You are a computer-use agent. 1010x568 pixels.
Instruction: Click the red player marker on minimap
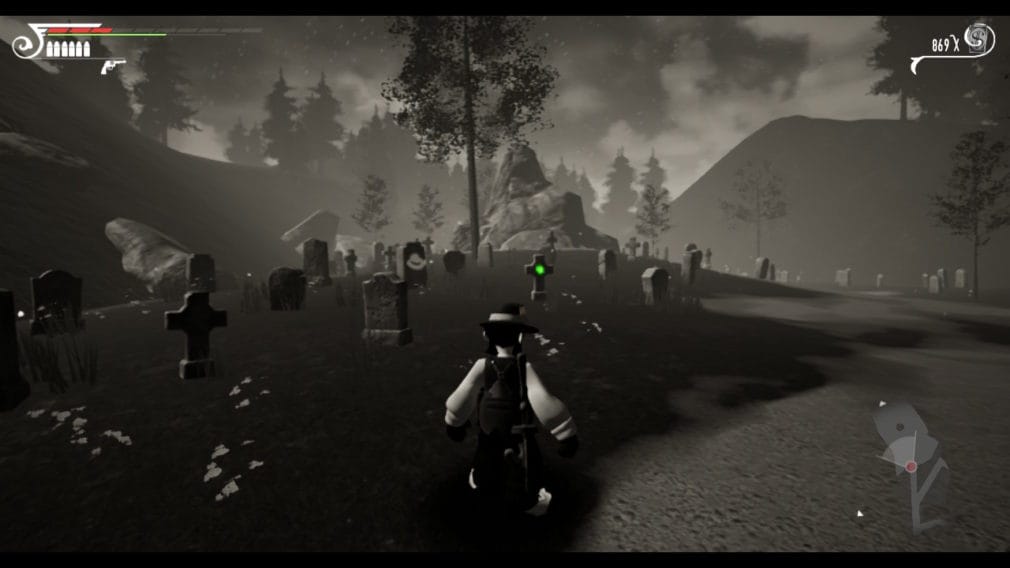coord(911,466)
